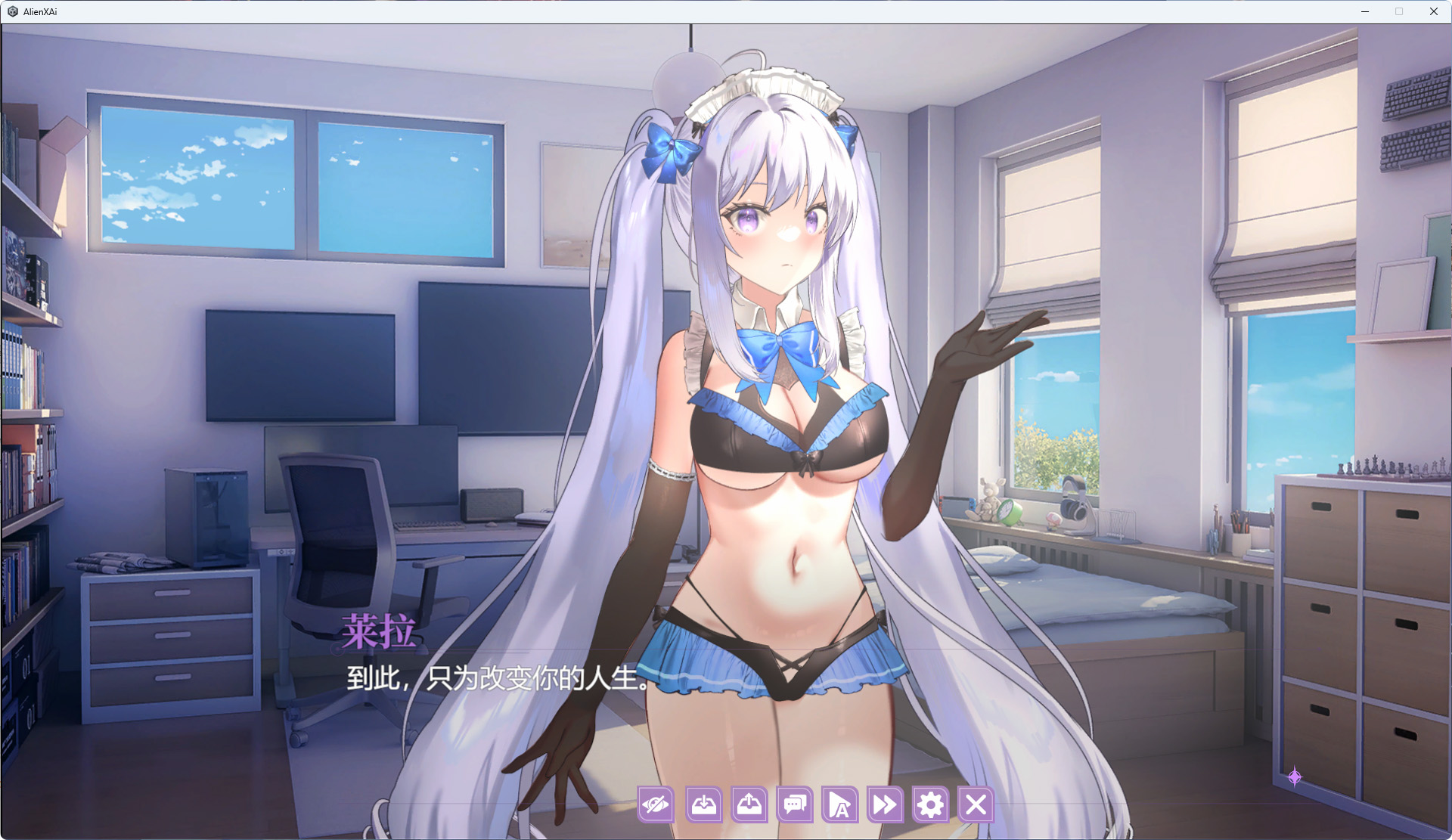1452x840 pixels.
Task: Hide the dialogue interface with the crossed-eye icon
Action: tap(656, 804)
